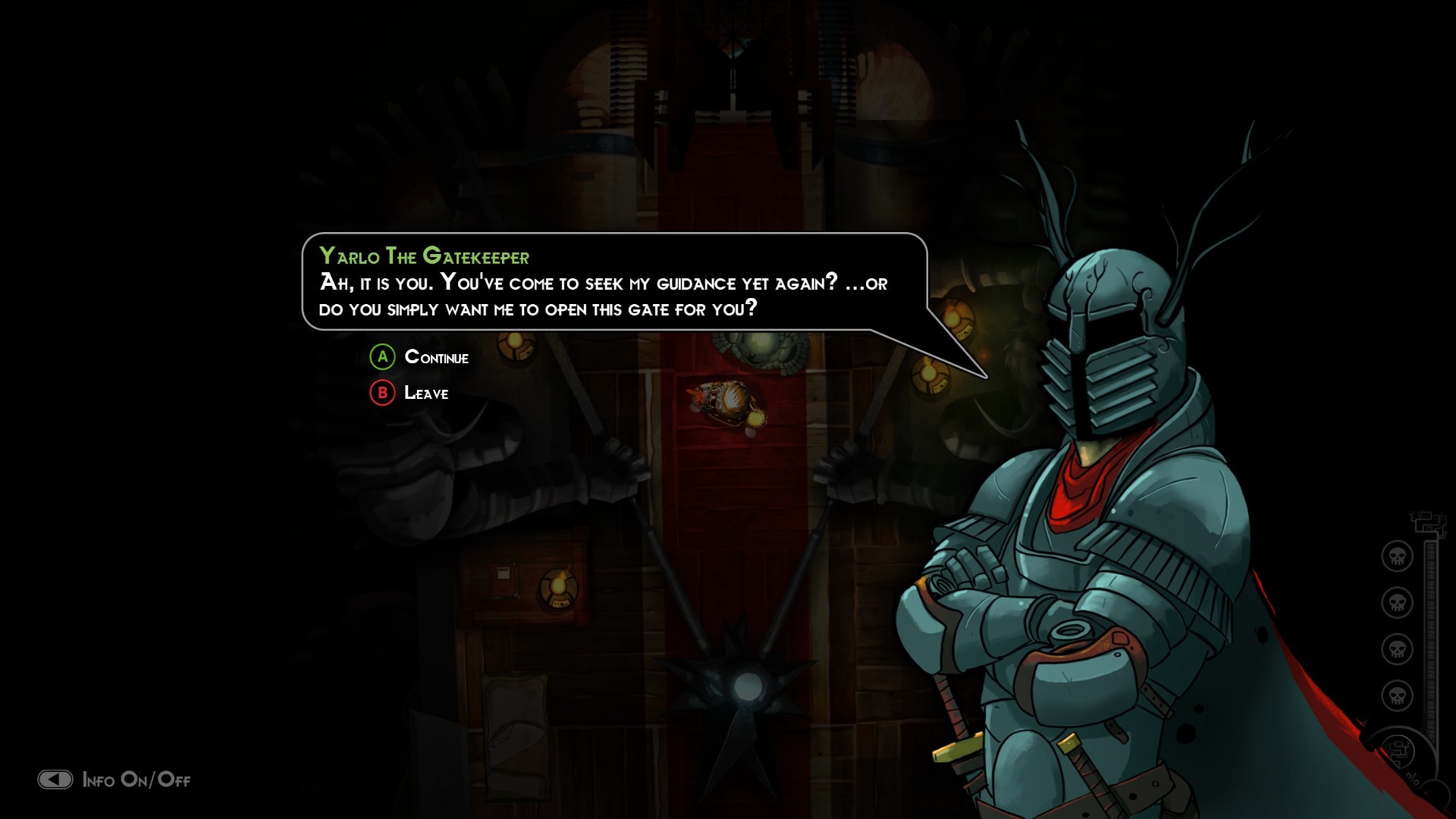This screenshot has width=1456, height=819.
Task: Toggle the Info On/Off display
Action: [115, 780]
